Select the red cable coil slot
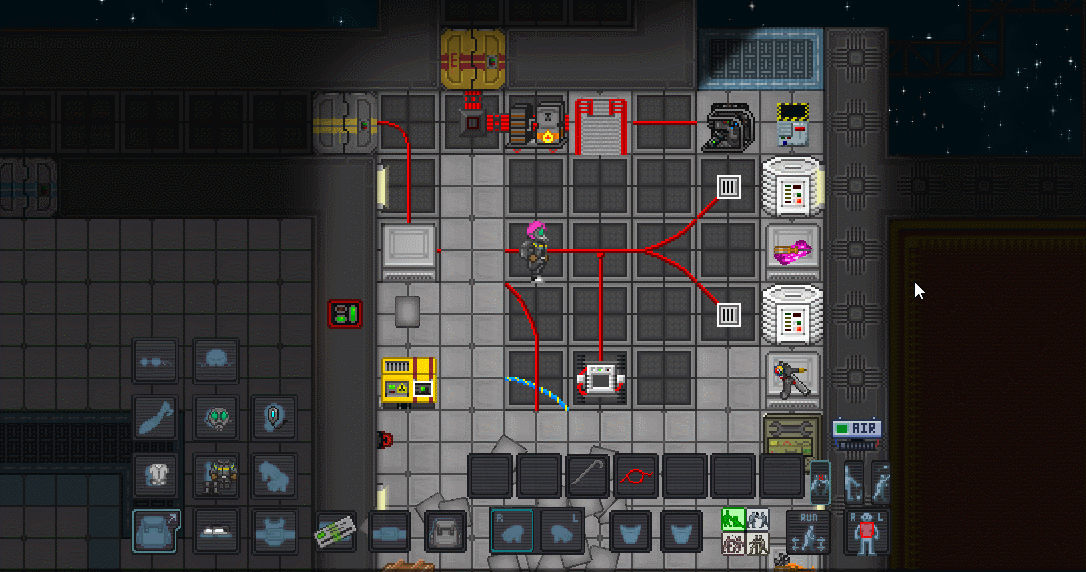 click(x=637, y=475)
